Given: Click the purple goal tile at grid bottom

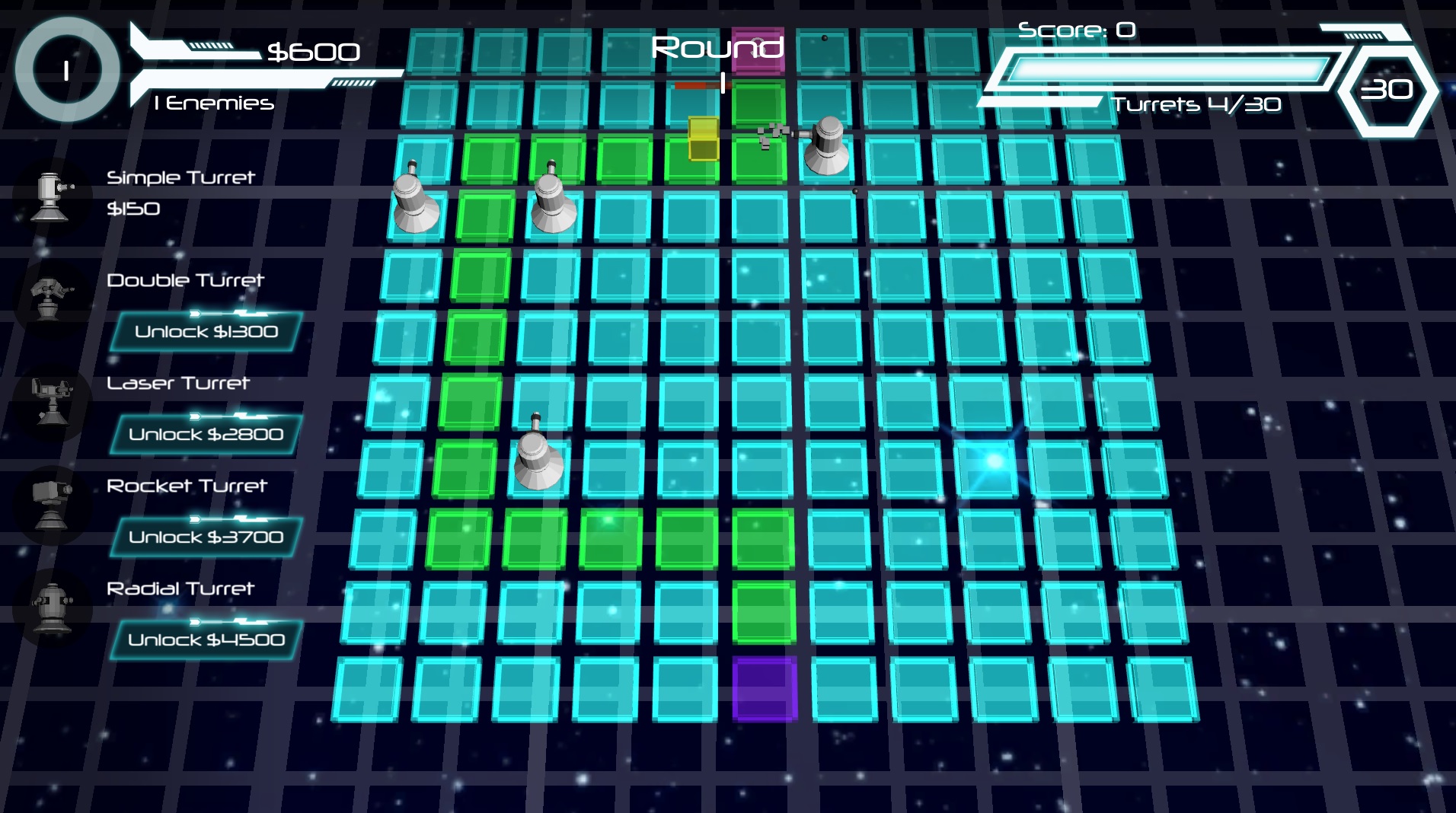Looking at the screenshot, I should pyautogui.click(x=765, y=687).
